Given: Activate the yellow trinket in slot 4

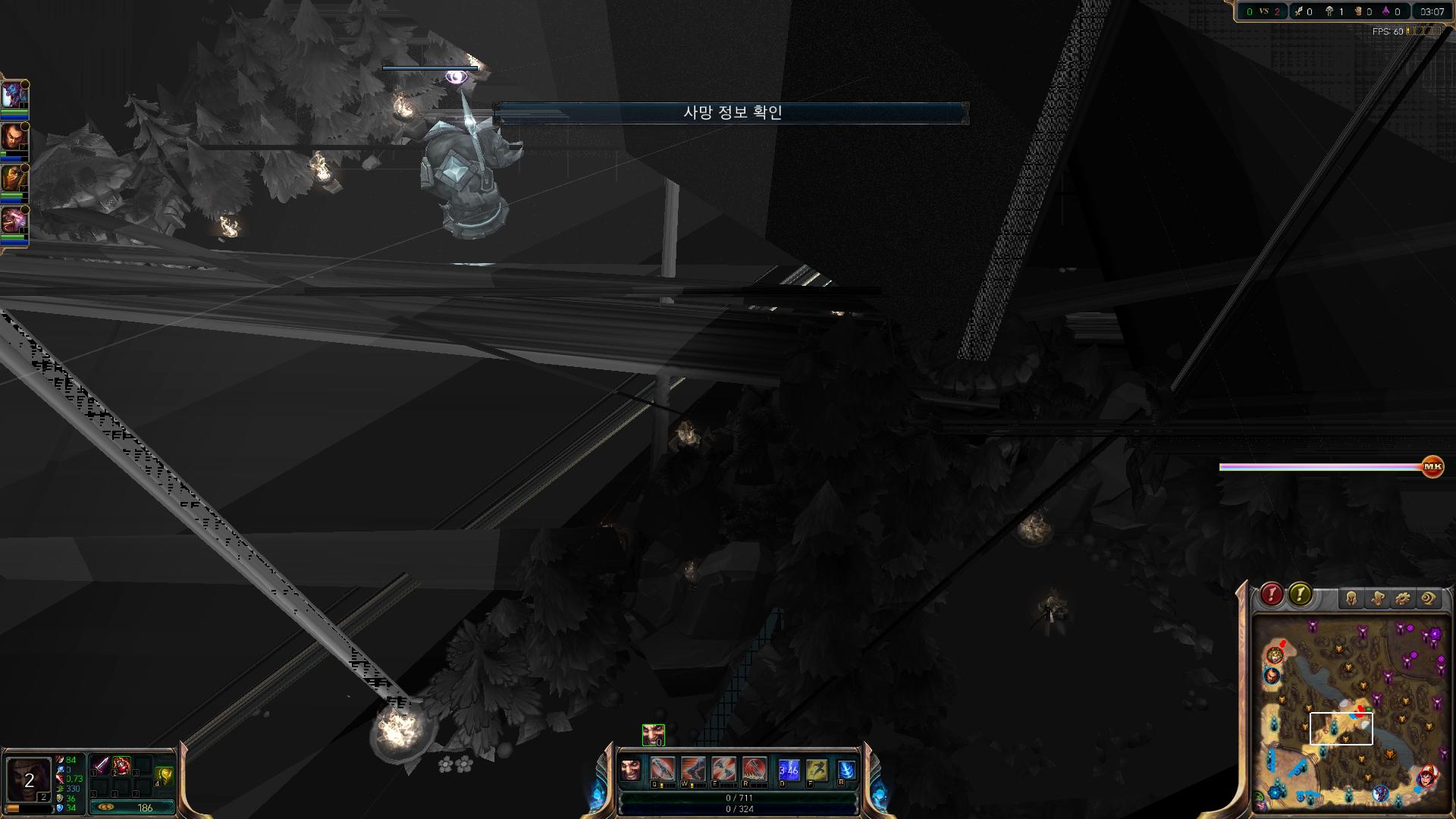Looking at the screenshot, I should pos(164,775).
